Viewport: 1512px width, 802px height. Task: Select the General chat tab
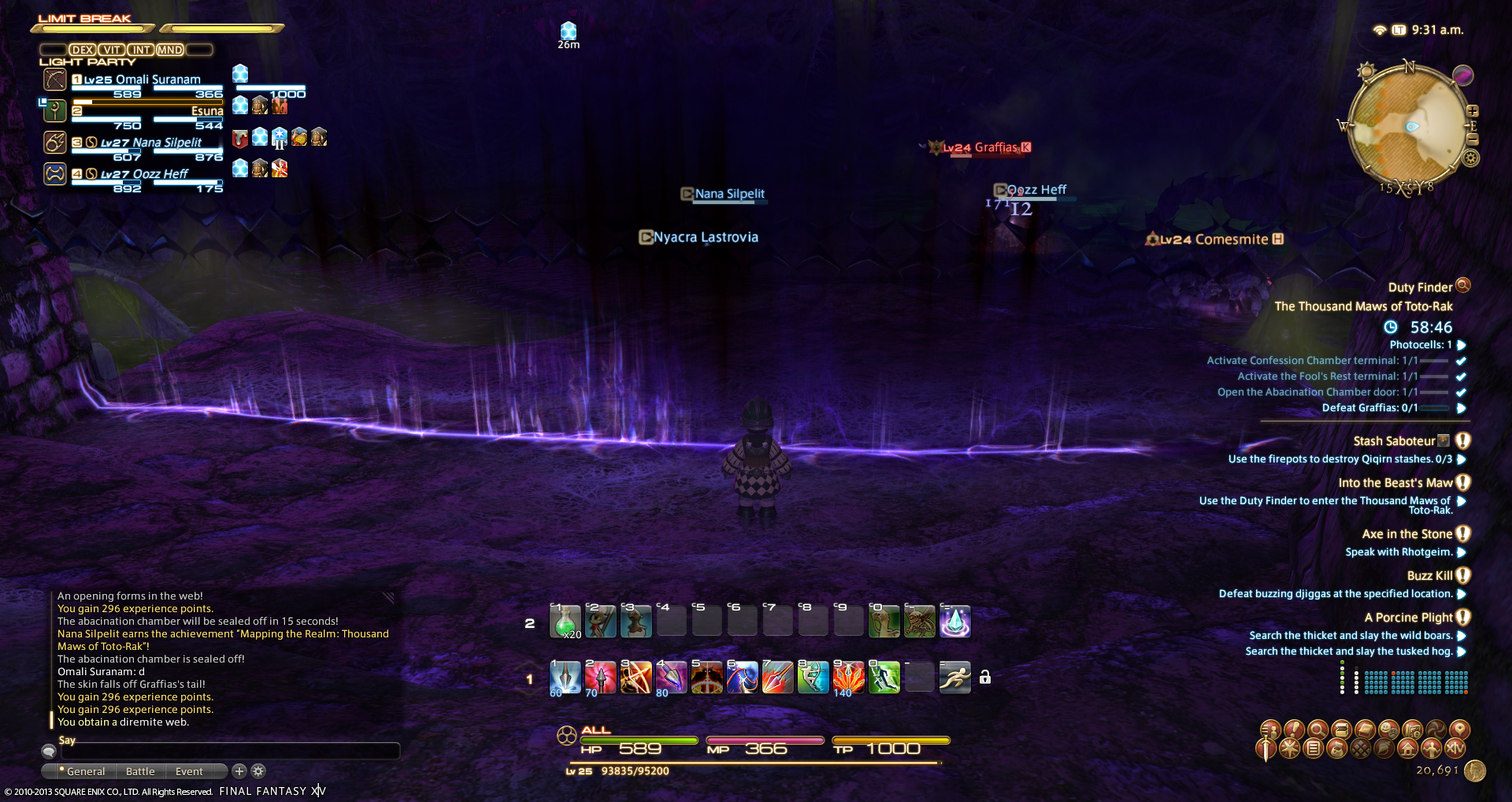pos(85,771)
